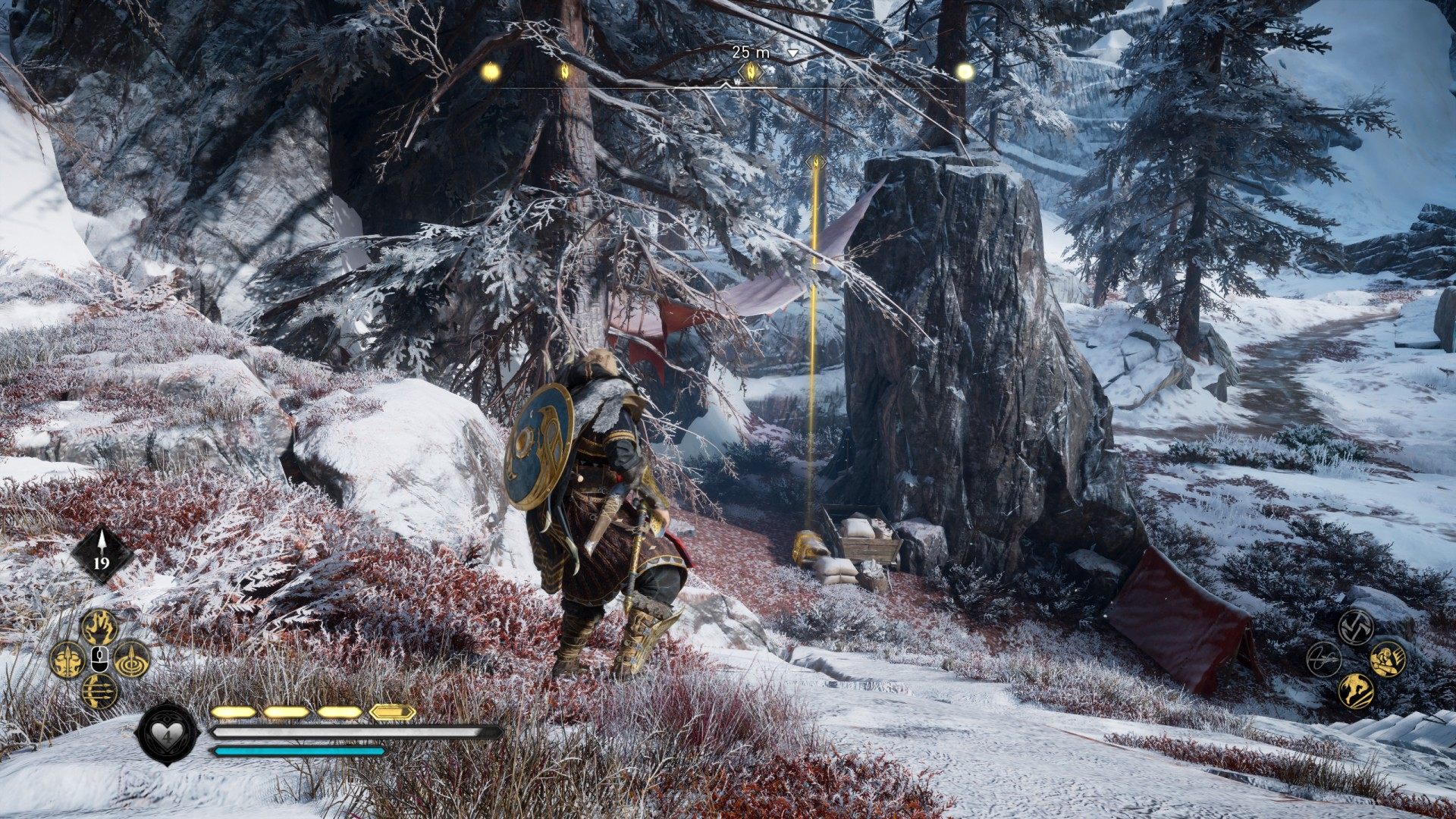Click the gold wealth marker above the beam
This screenshot has width=1456, height=819.
point(816,162)
